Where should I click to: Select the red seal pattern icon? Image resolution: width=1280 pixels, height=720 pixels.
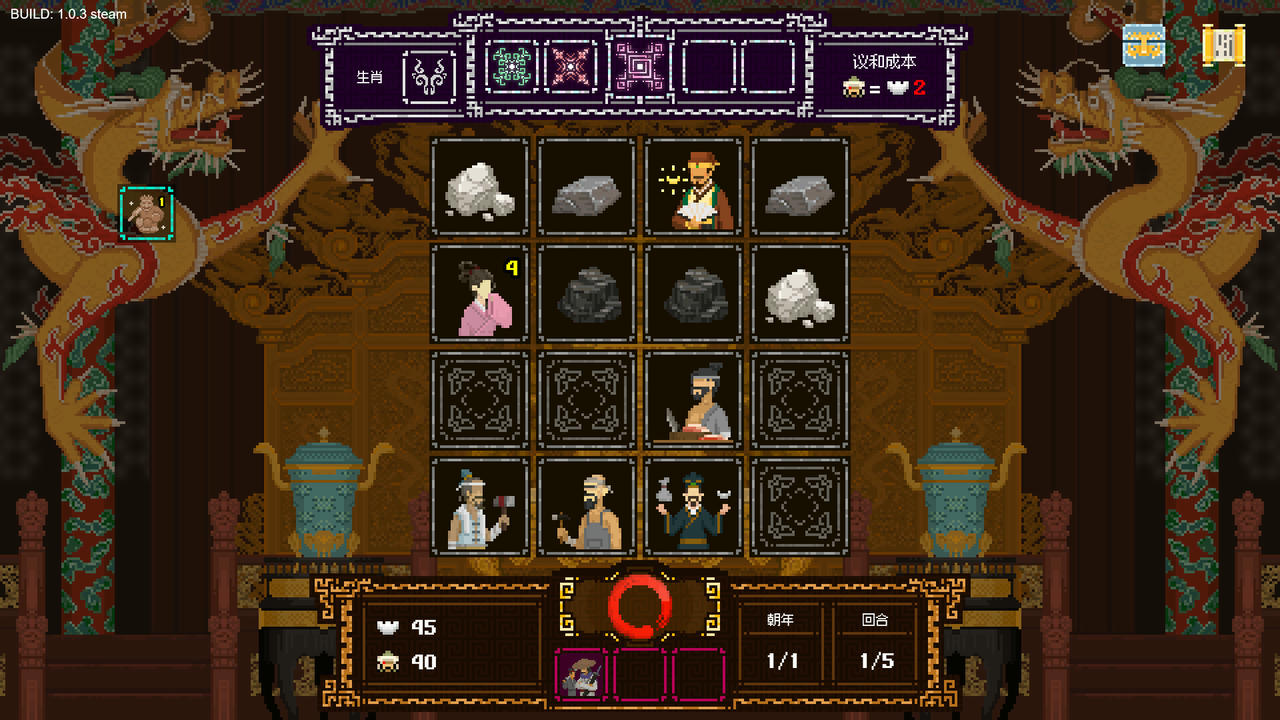(570, 67)
